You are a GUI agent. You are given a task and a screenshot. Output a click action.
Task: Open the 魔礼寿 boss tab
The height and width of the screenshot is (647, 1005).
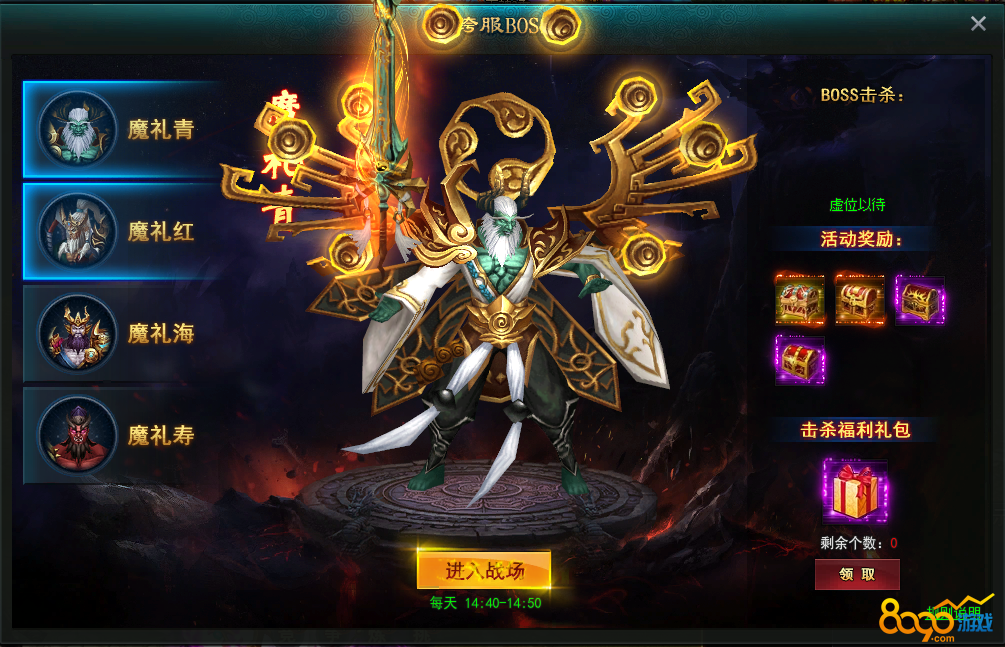[120, 436]
